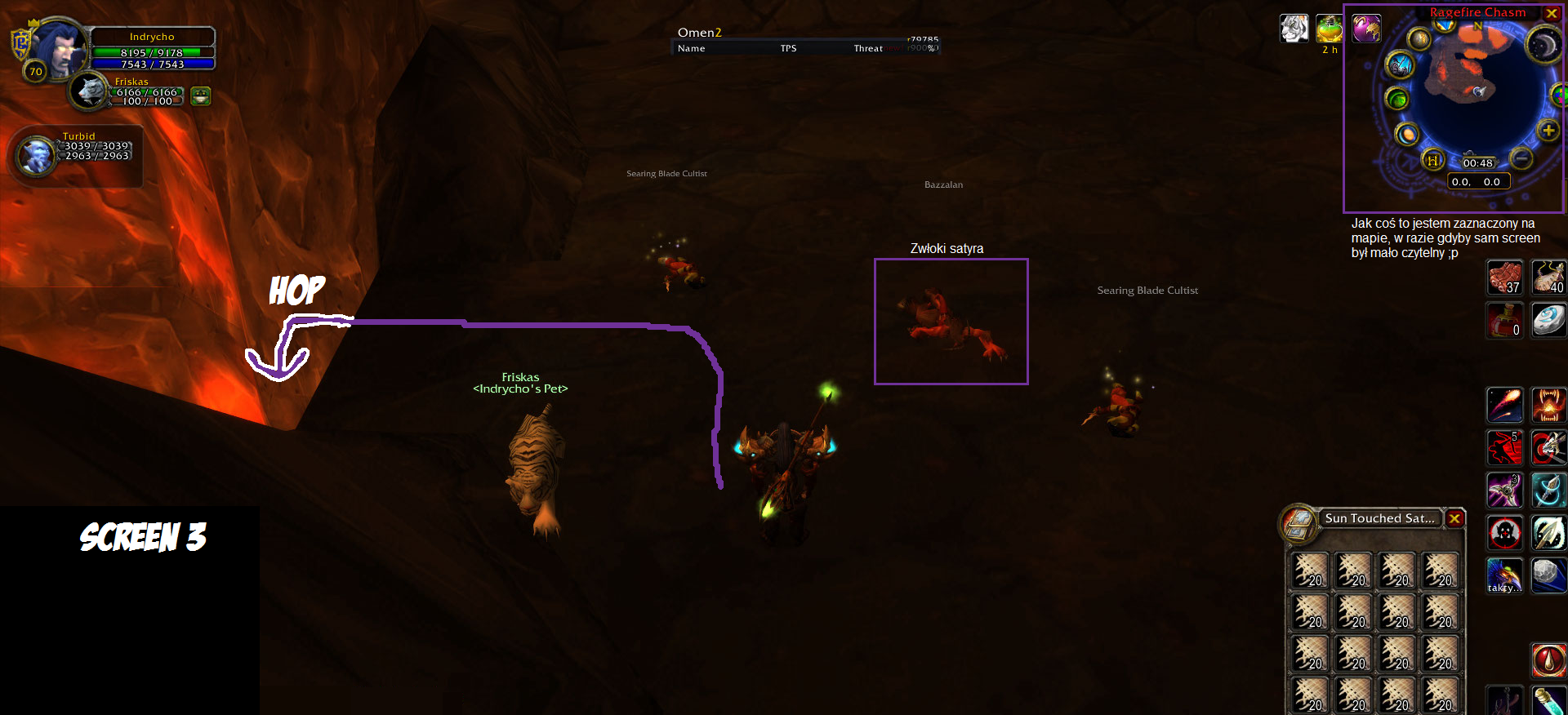Cast the red crosshair mark ability
This screenshot has height=715, width=1568.
(x=1504, y=534)
